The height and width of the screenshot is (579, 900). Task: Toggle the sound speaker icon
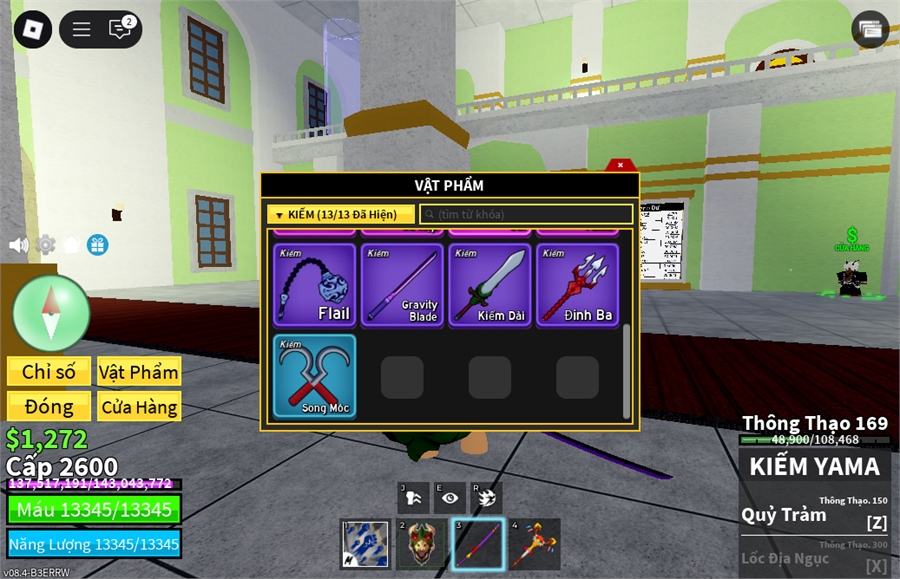[x=18, y=245]
